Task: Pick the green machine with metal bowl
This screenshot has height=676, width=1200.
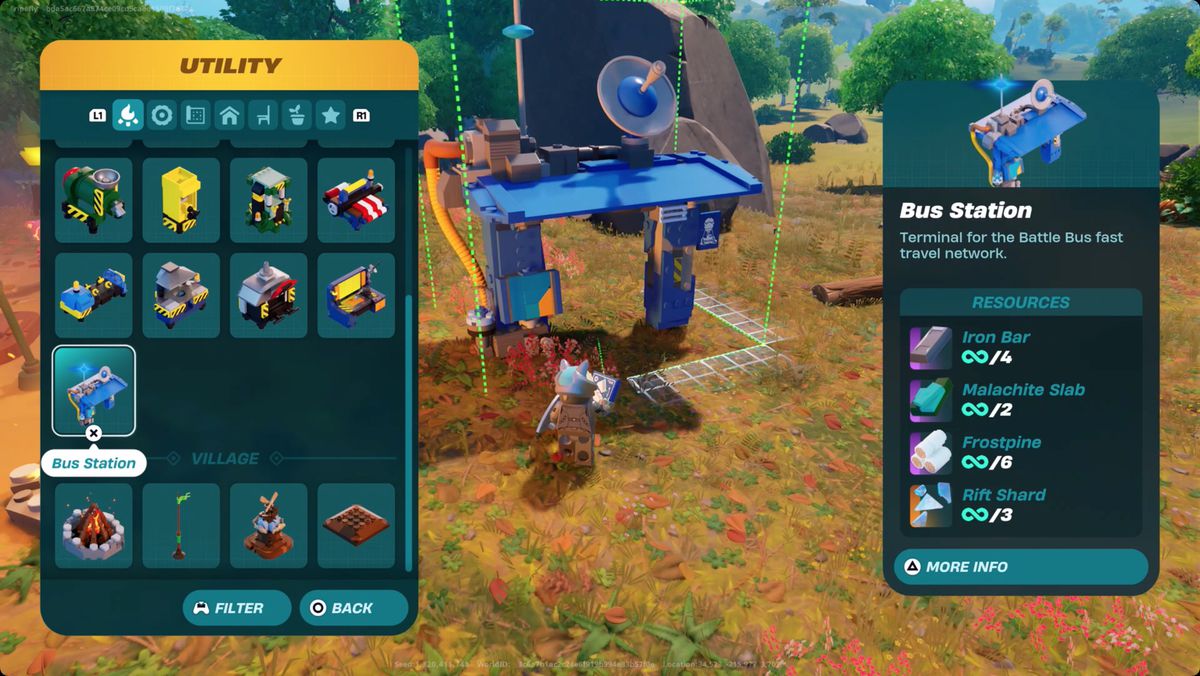Action: 93,199
